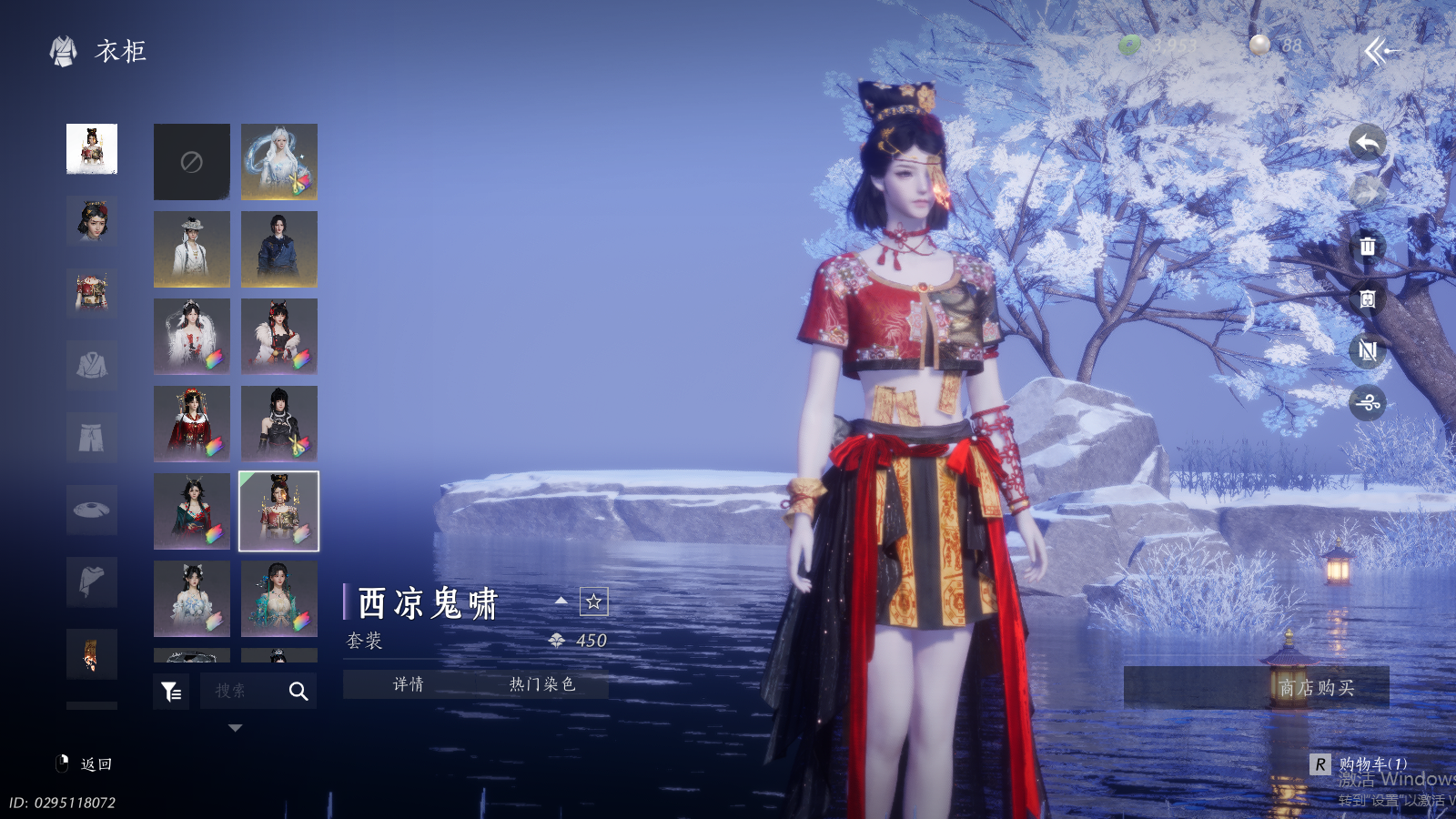
Task: Close the wardrobe with the back arrow
Action: tap(1380, 51)
